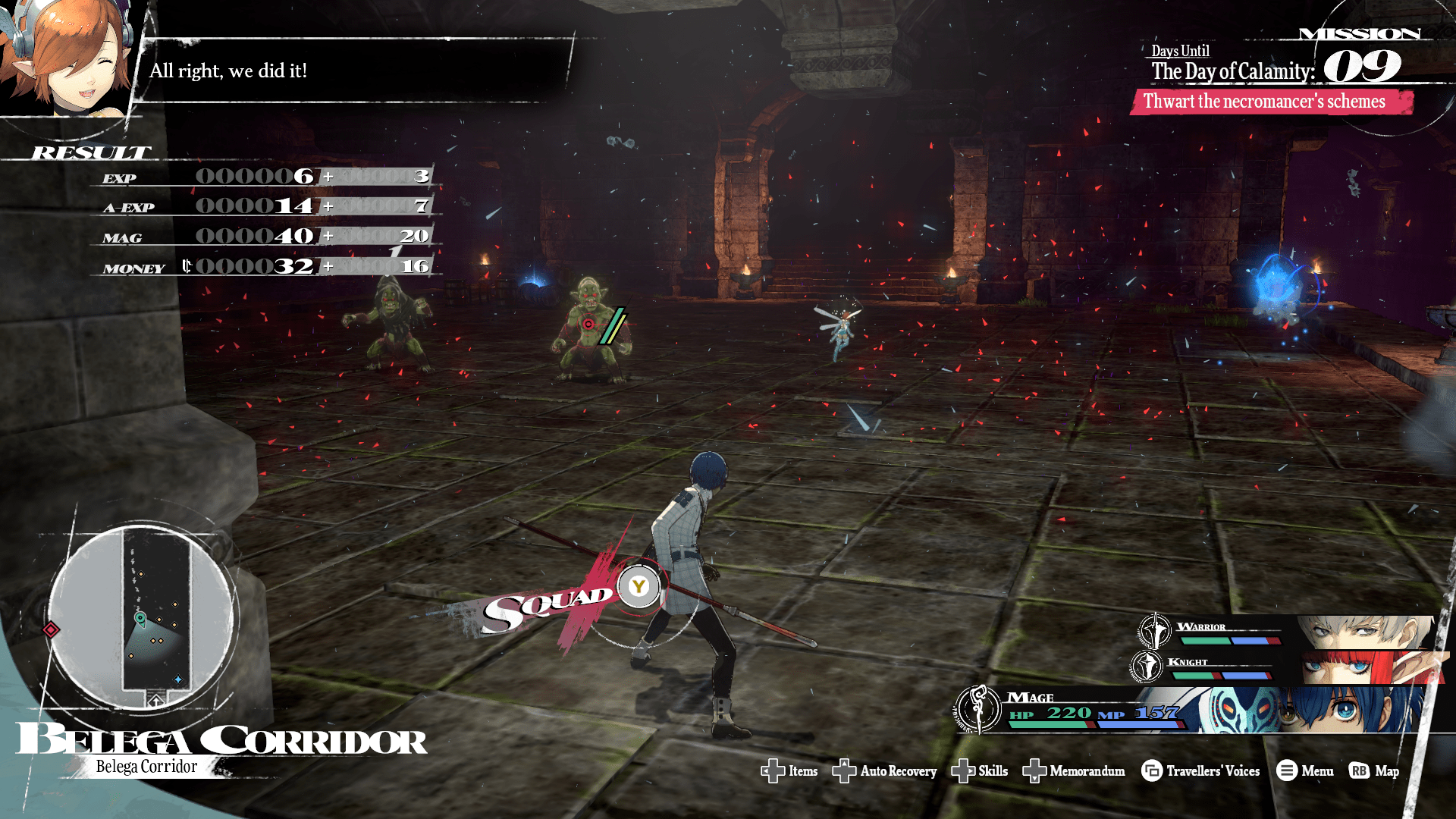The image size is (1456, 819).
Task: Activate Auto Recovery
Action: click(x=884, y=771)
